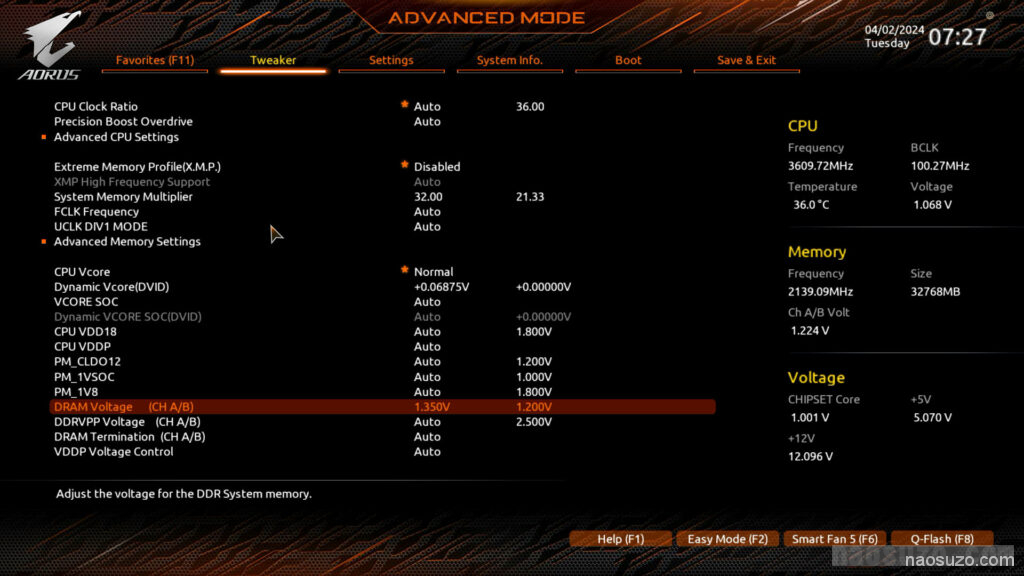Open Smart Fan 5 (F6)

[x=834, y=539]
